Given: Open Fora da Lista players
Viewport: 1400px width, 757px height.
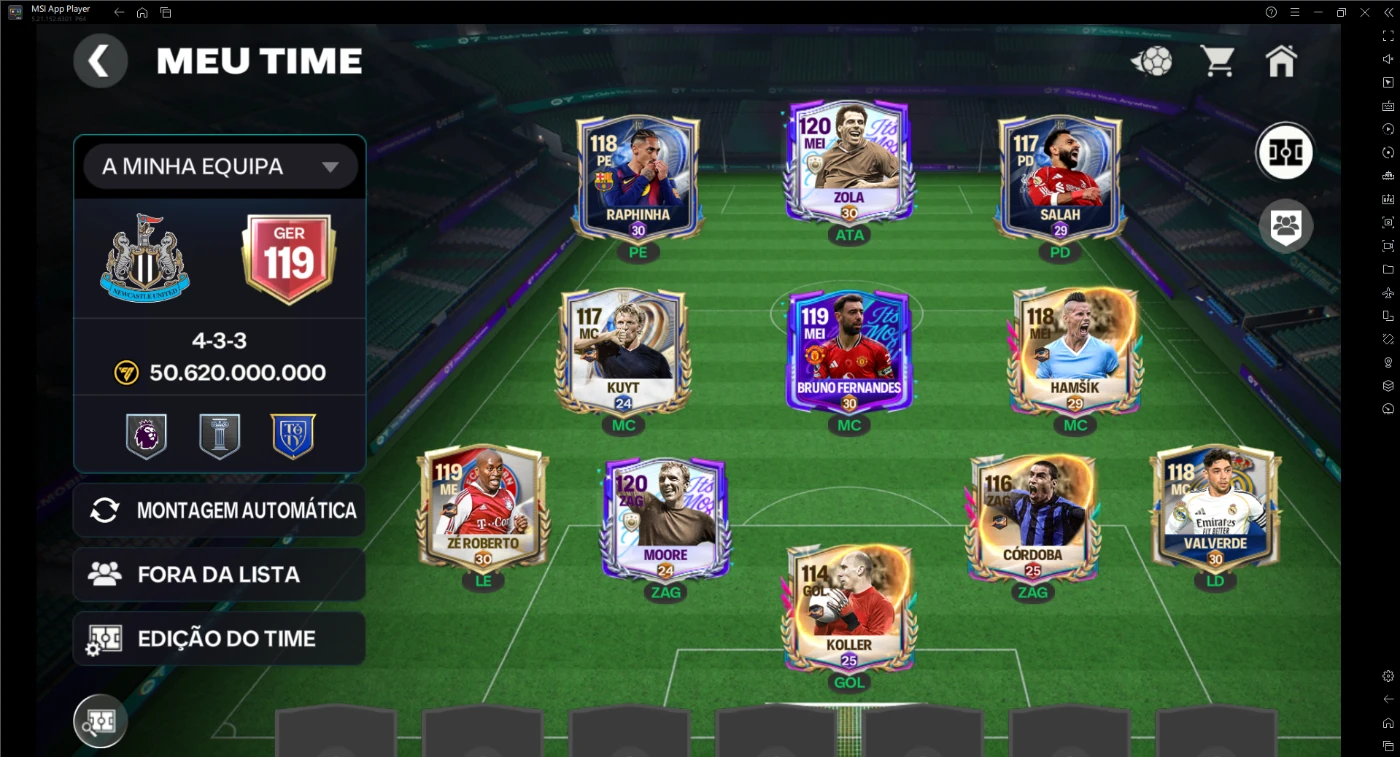Looking at the screenshot, I should tap(220, 574).
